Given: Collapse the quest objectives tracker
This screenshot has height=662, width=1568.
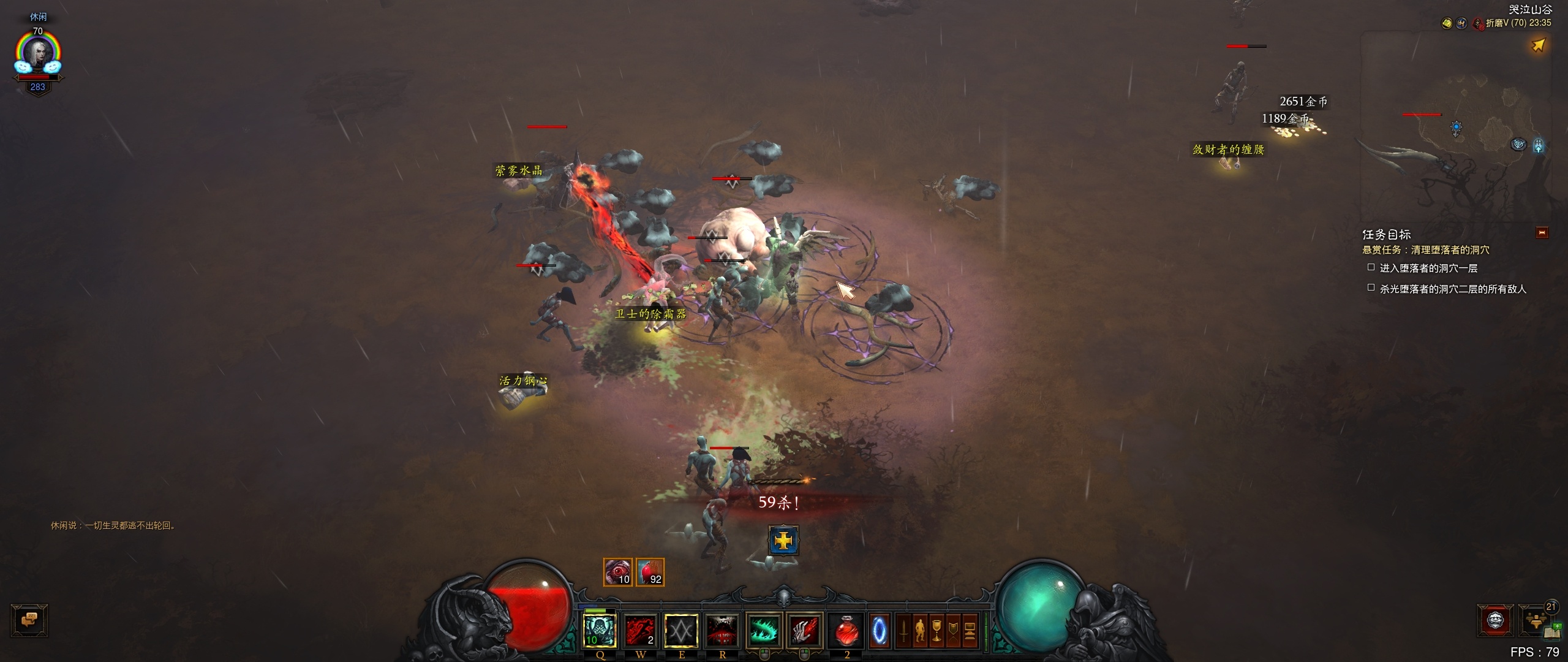Looking at the screenshot, I should click(1542, 233).
